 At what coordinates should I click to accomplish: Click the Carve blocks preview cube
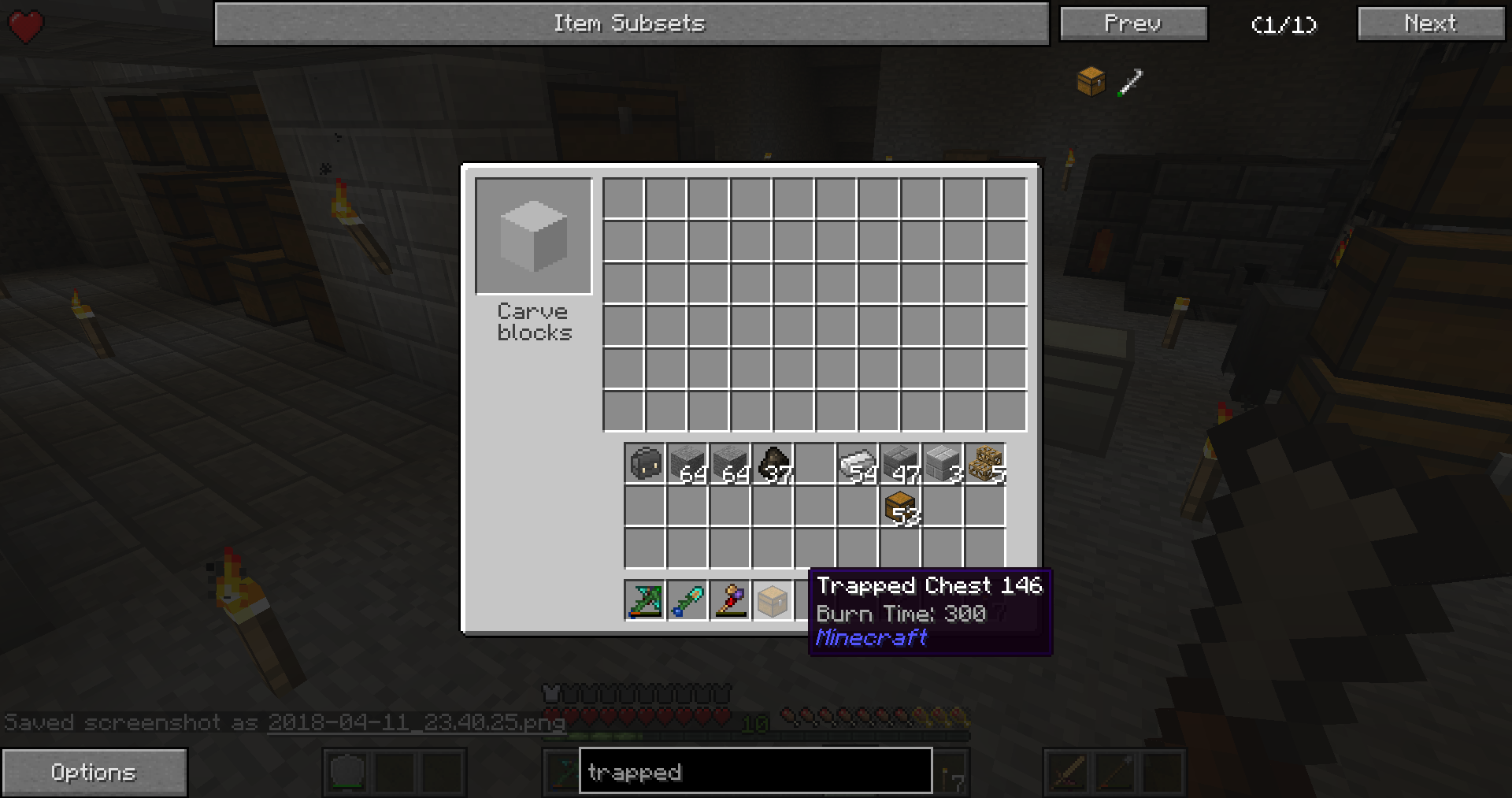pyautogui.click(x=534, y=236)
